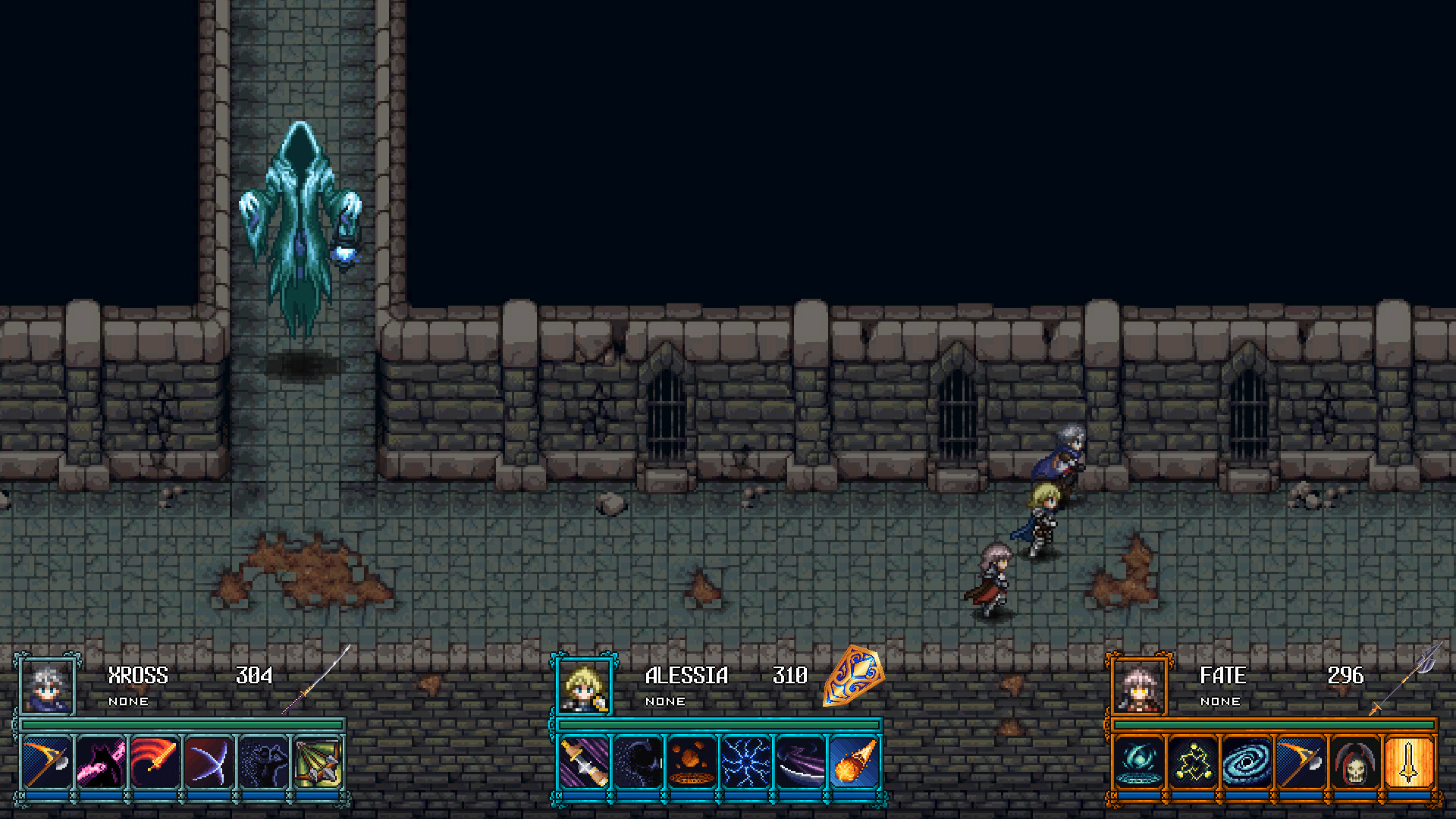Open Alessia's character portrait

(x=582, y=686)
